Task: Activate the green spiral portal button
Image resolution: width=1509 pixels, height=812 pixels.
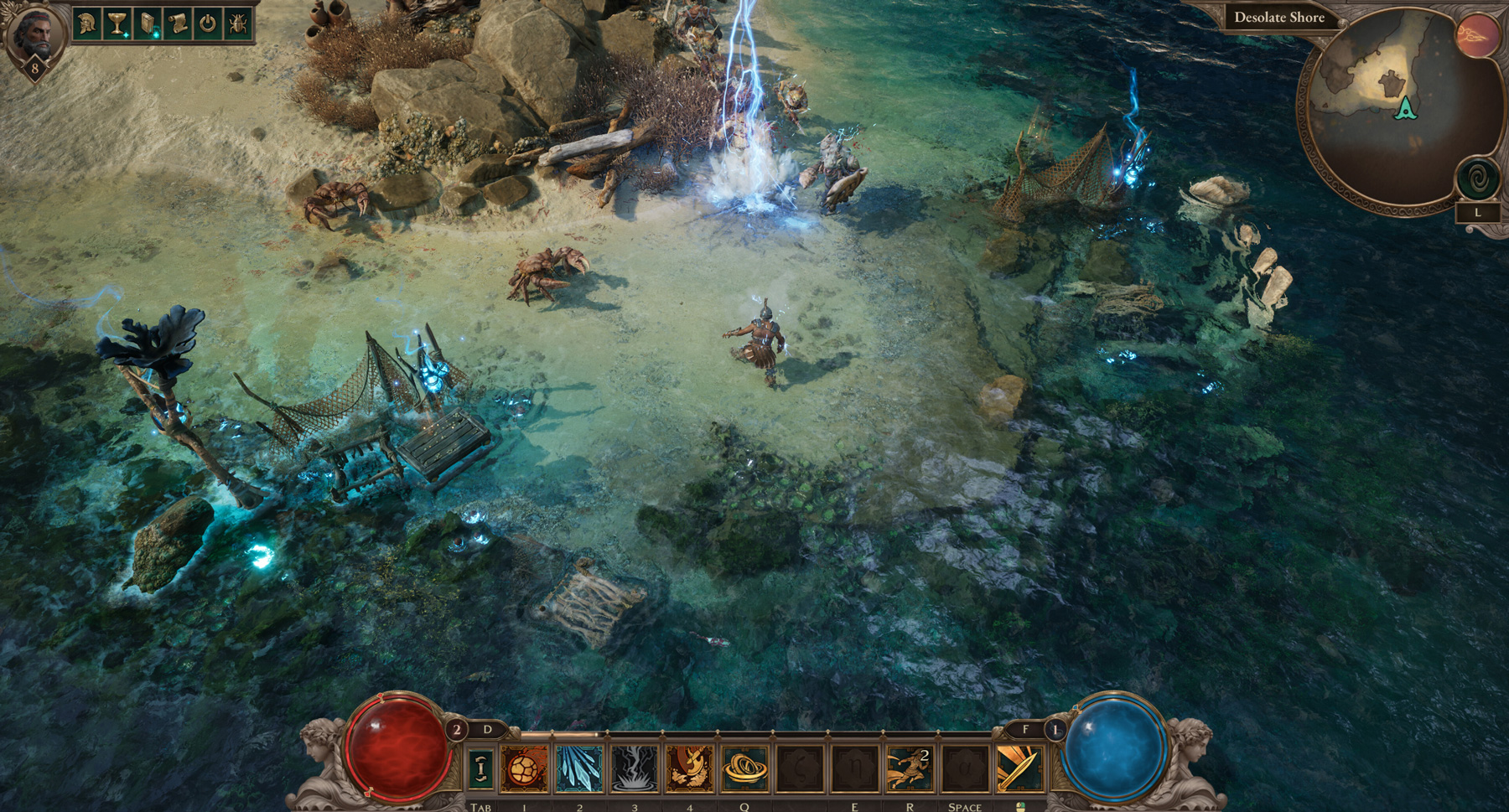Action: (1477, 178)
